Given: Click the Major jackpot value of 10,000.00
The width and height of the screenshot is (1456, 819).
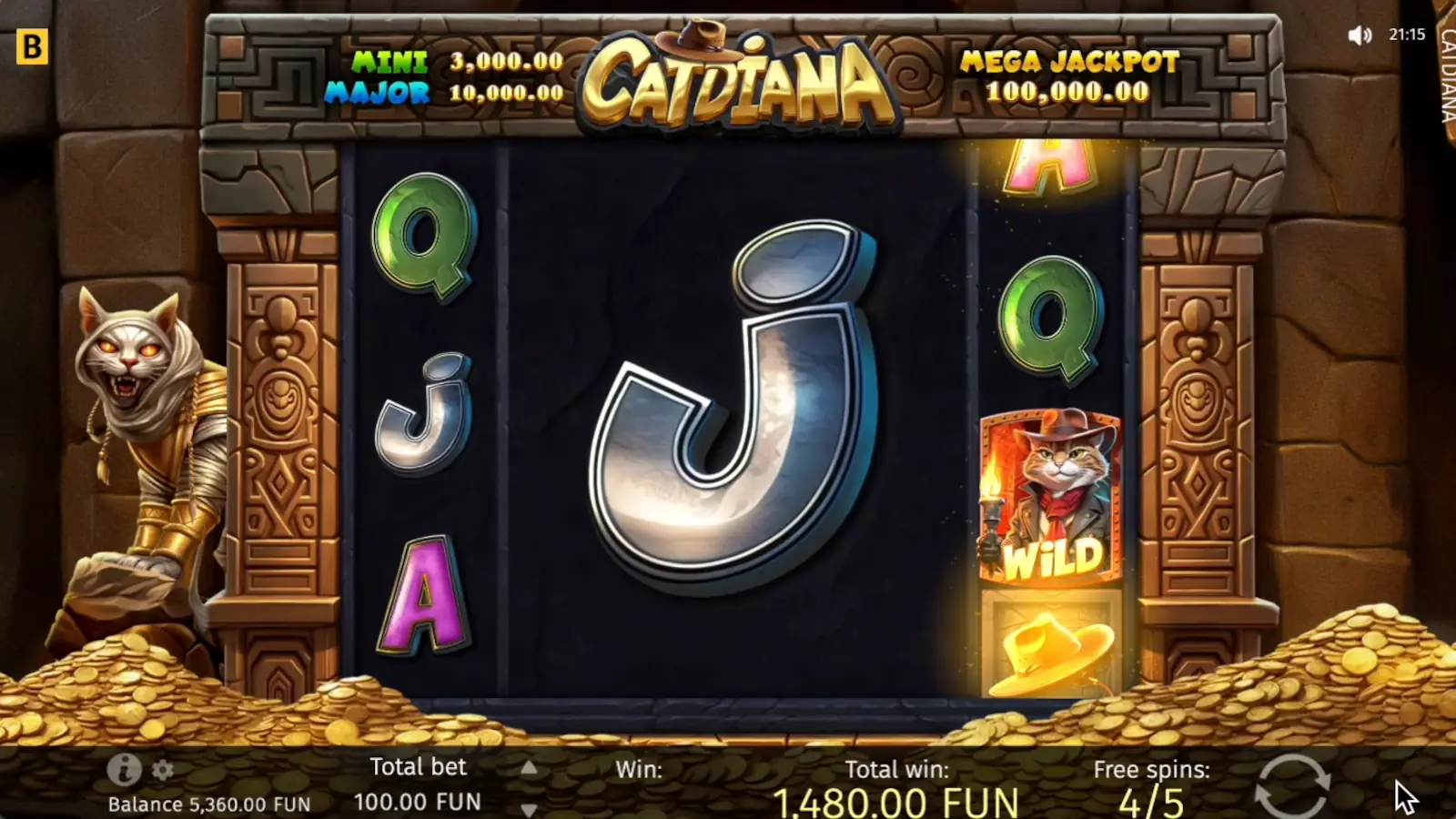Looking at the screenshot, I should (x=504, y=92).
